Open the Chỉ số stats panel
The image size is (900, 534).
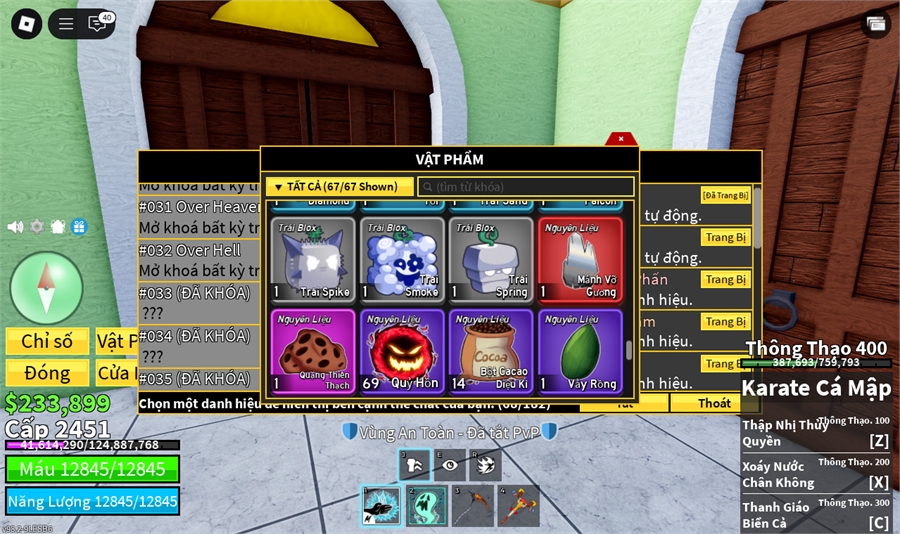47,342
